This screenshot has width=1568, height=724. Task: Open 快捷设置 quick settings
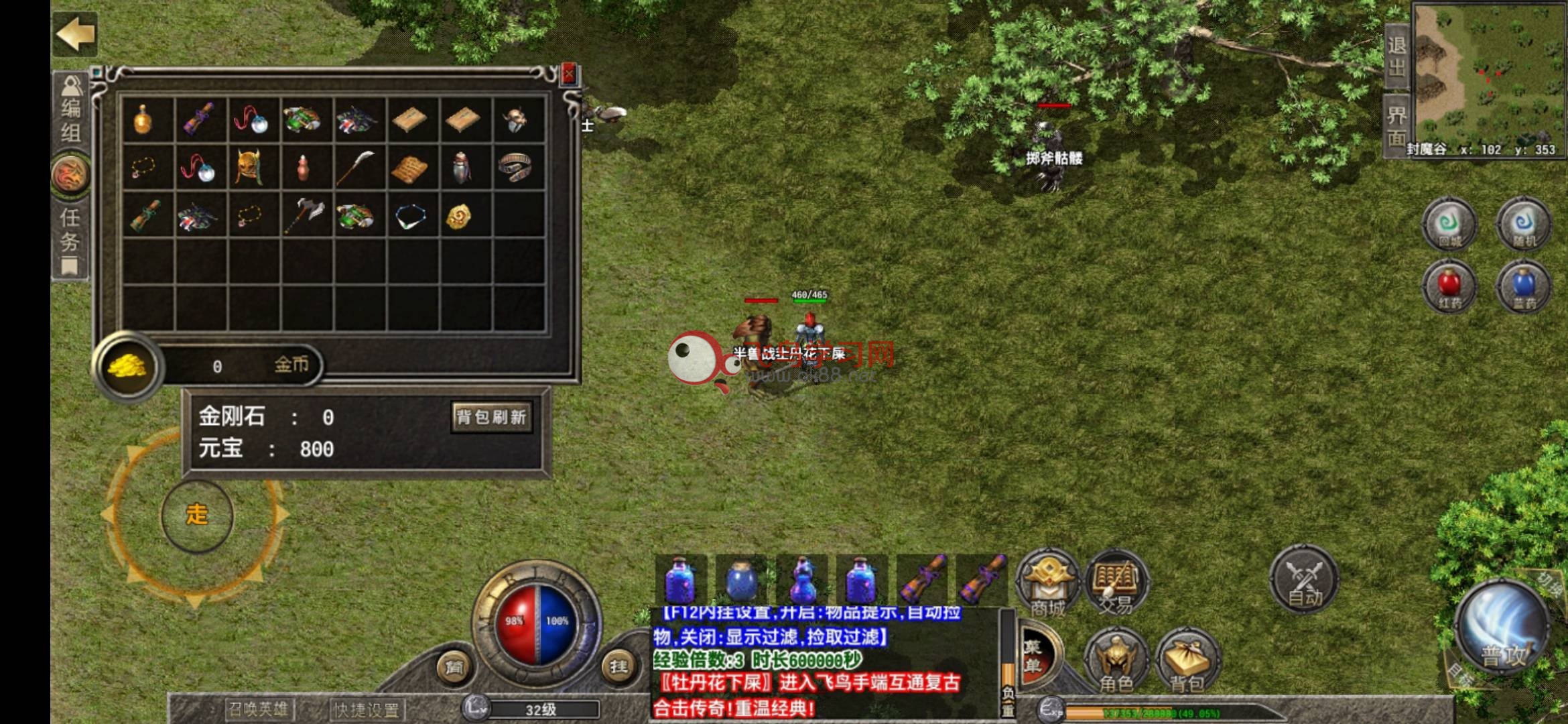click(367, 709)
